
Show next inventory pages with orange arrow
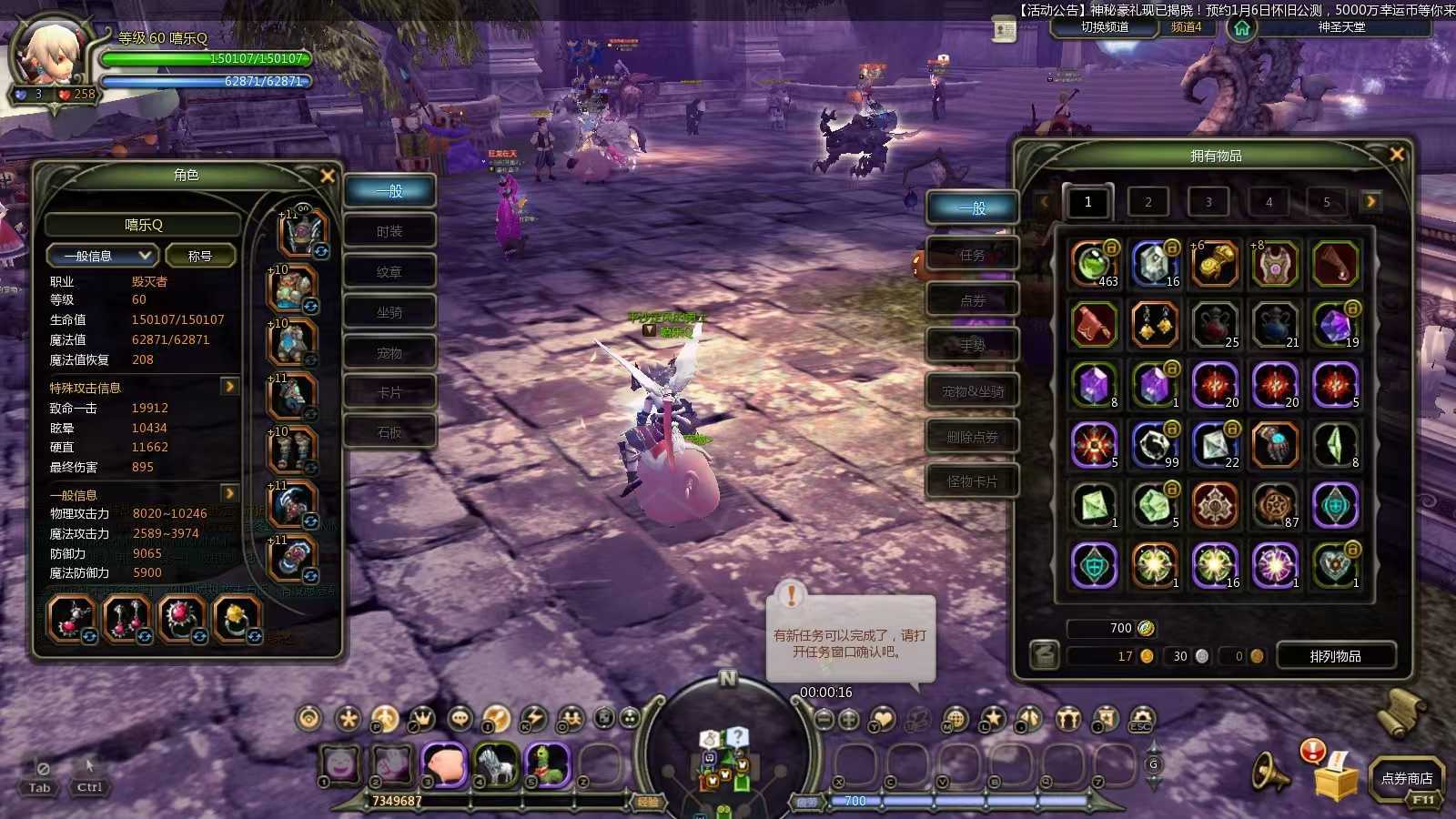[1370, 201]
